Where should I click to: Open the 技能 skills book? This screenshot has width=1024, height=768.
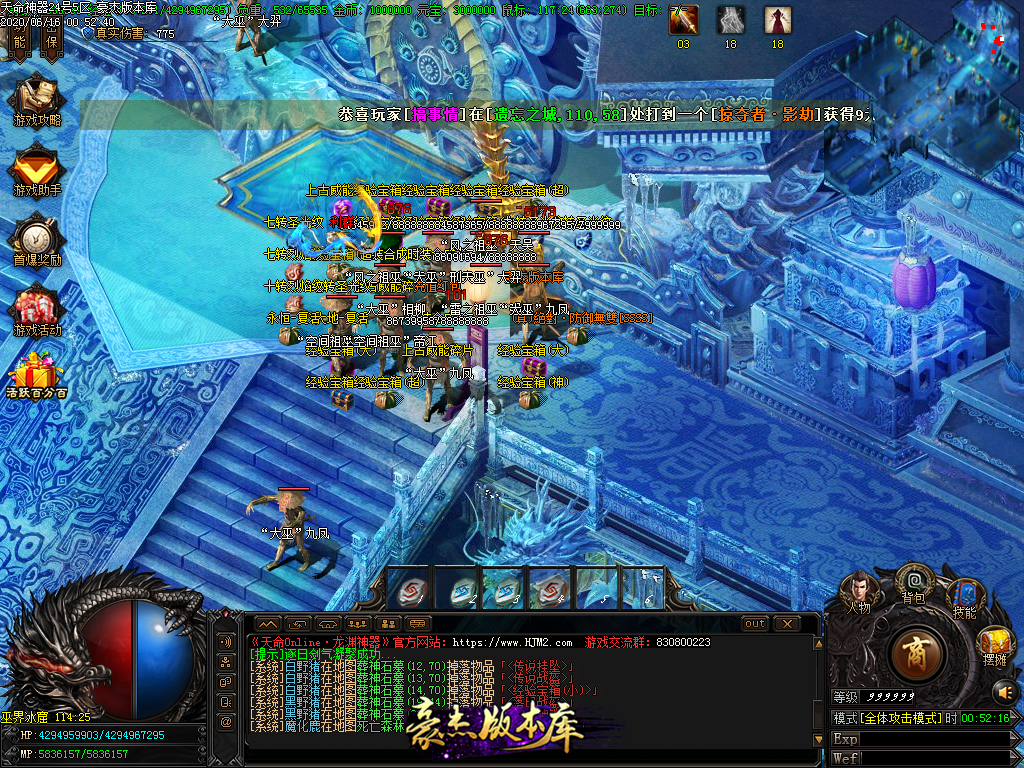[964, 596]
